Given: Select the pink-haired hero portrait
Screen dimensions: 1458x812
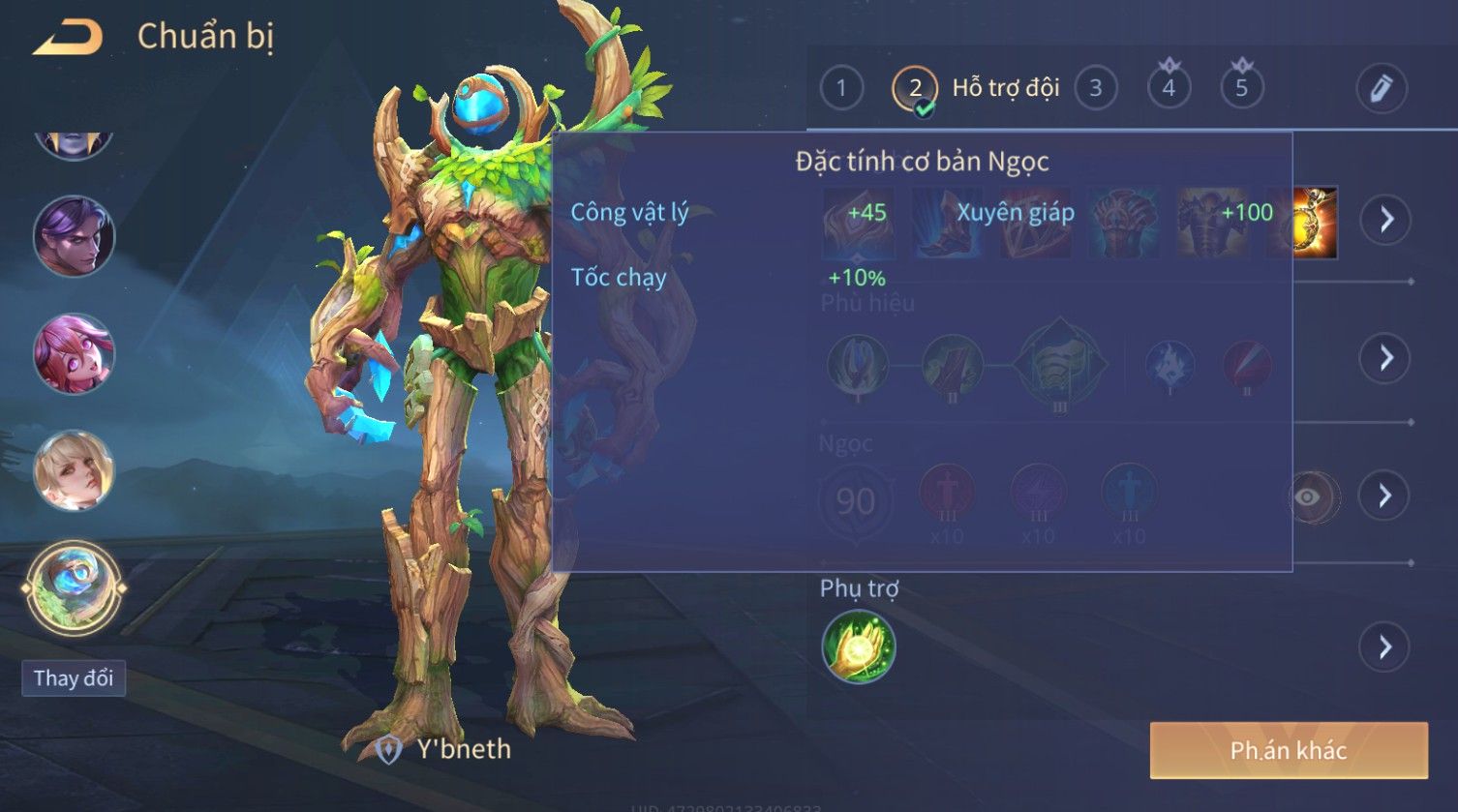Looking at the screenshot, I should coord(74,353).
